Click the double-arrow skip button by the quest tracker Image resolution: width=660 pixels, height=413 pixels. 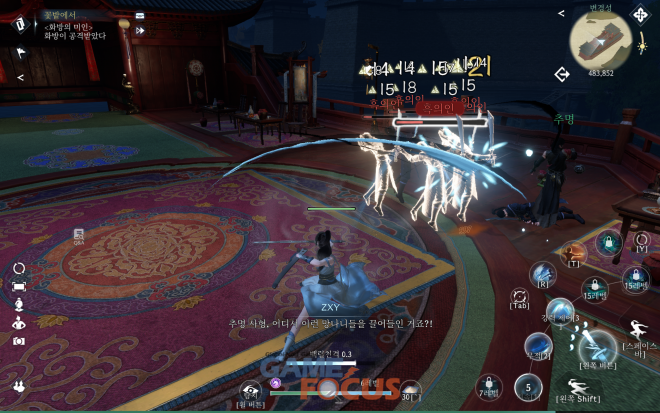(140, 31)
